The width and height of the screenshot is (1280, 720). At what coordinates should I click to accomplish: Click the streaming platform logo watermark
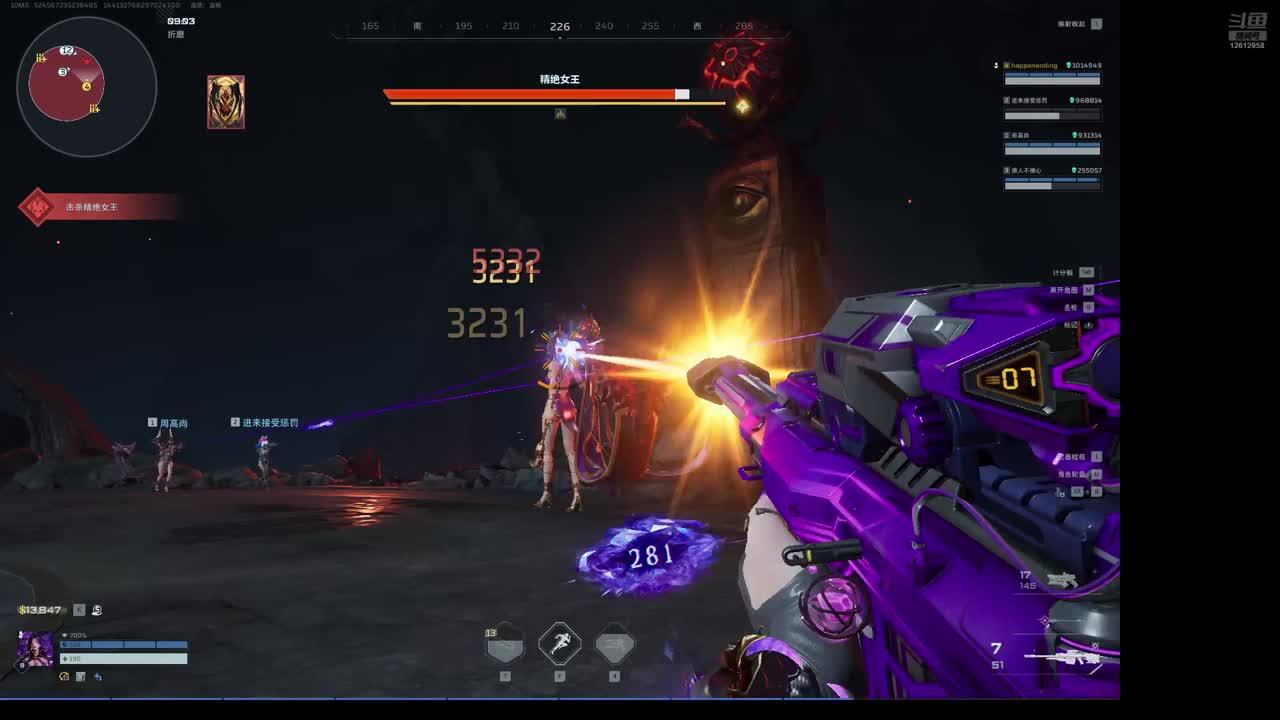tap(1247, 31)
